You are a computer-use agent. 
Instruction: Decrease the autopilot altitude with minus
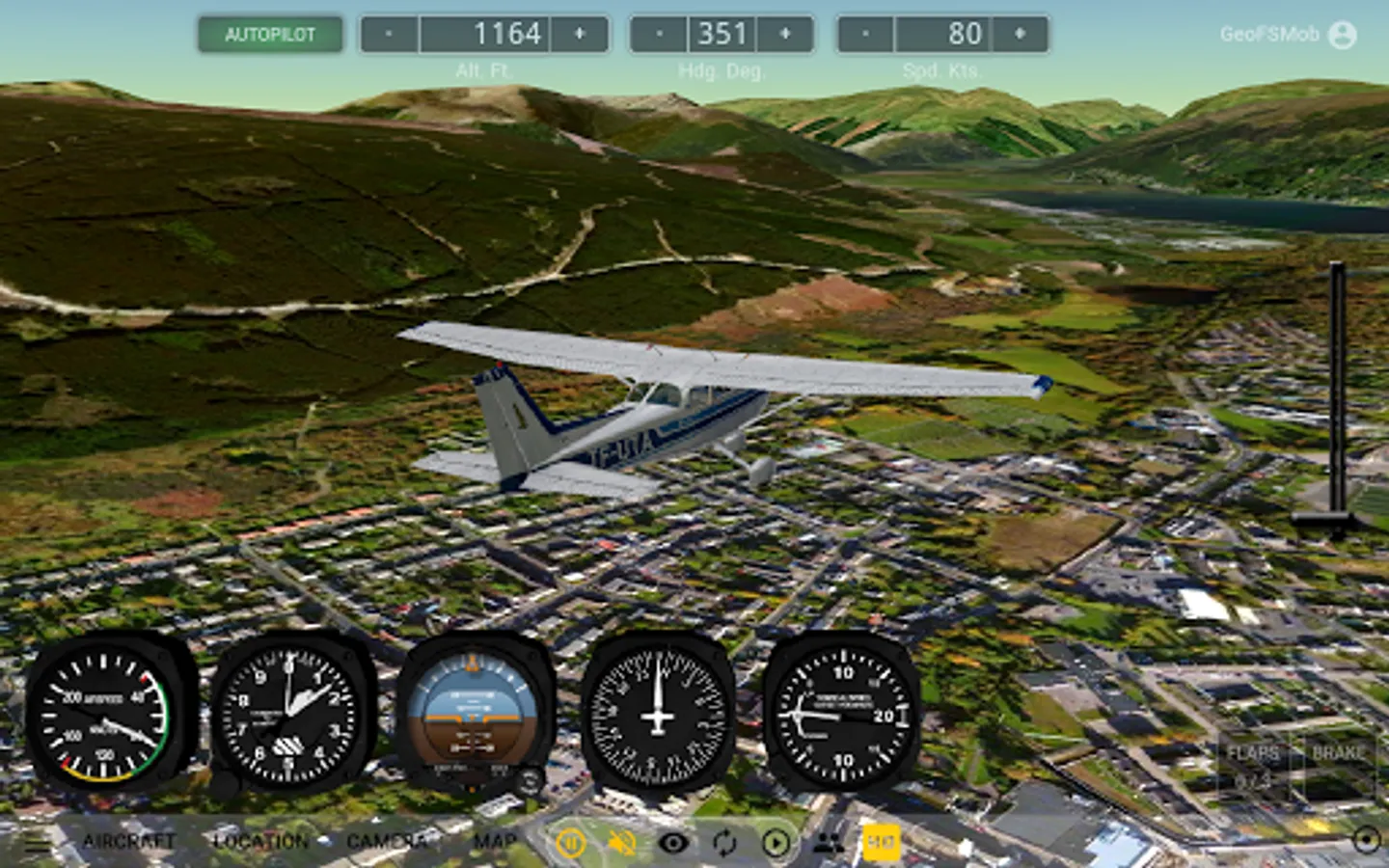[389, 35]
